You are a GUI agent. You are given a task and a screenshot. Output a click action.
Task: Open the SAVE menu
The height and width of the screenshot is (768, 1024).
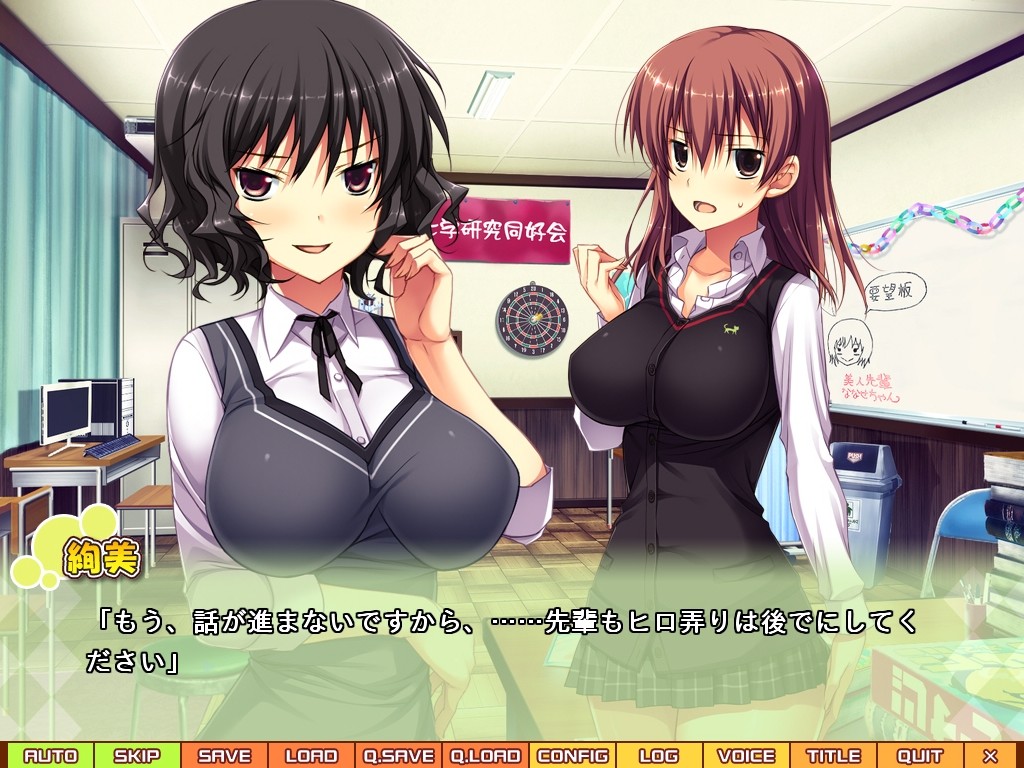tap(224, 756)
